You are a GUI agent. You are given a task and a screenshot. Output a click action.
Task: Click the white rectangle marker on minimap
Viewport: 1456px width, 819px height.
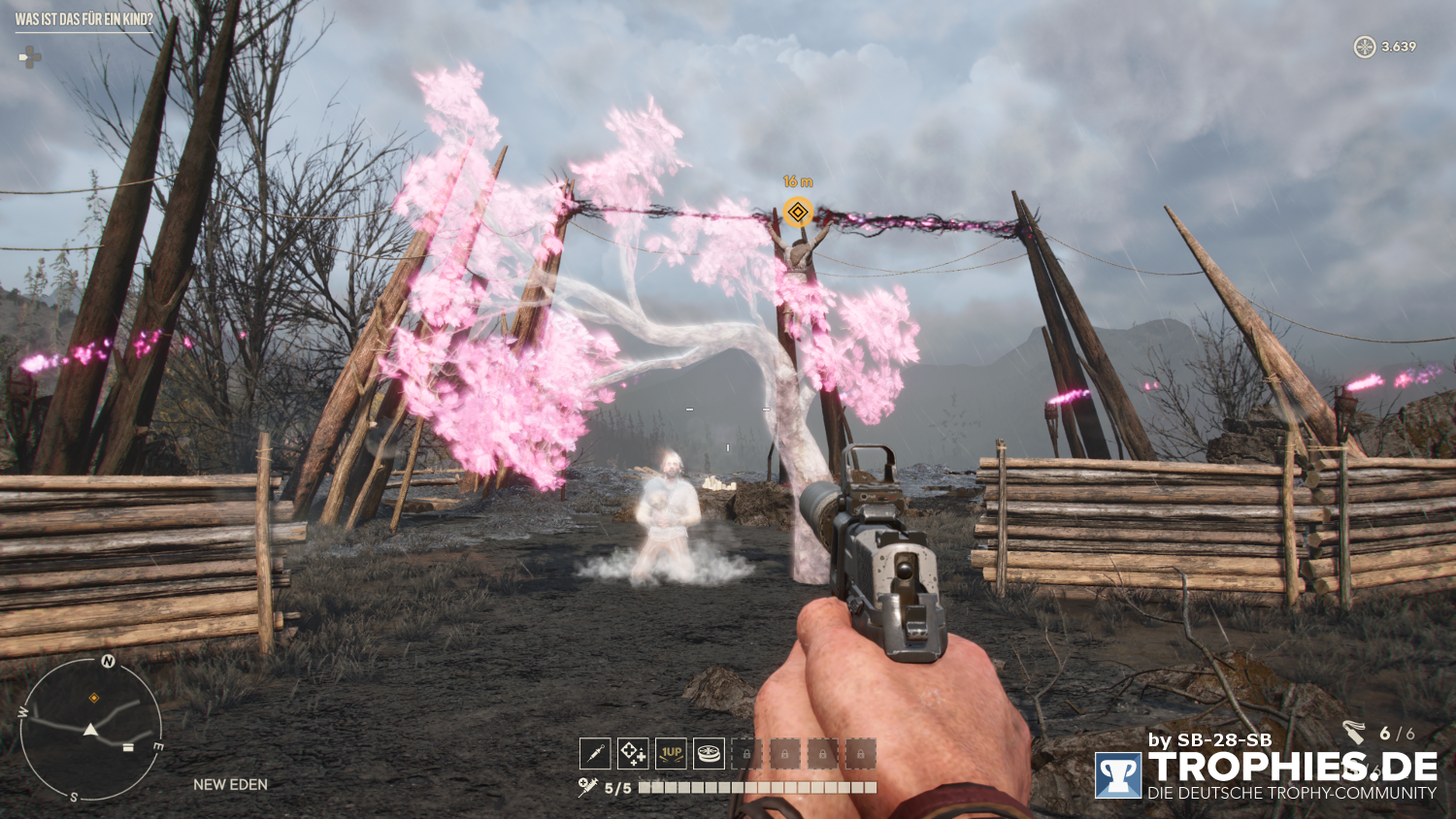[128, 747]
